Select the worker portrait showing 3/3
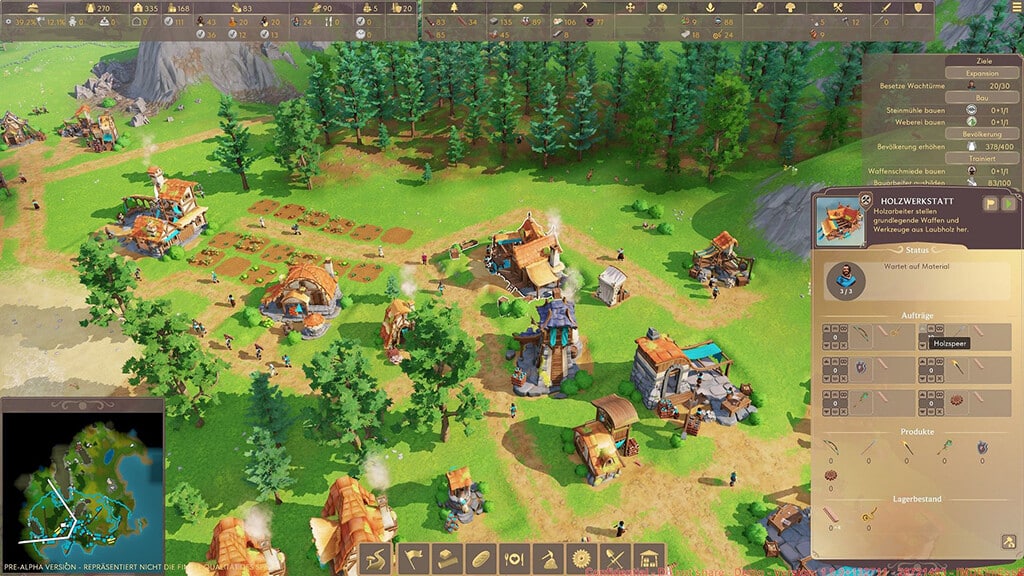 click(x=846, y=279)
